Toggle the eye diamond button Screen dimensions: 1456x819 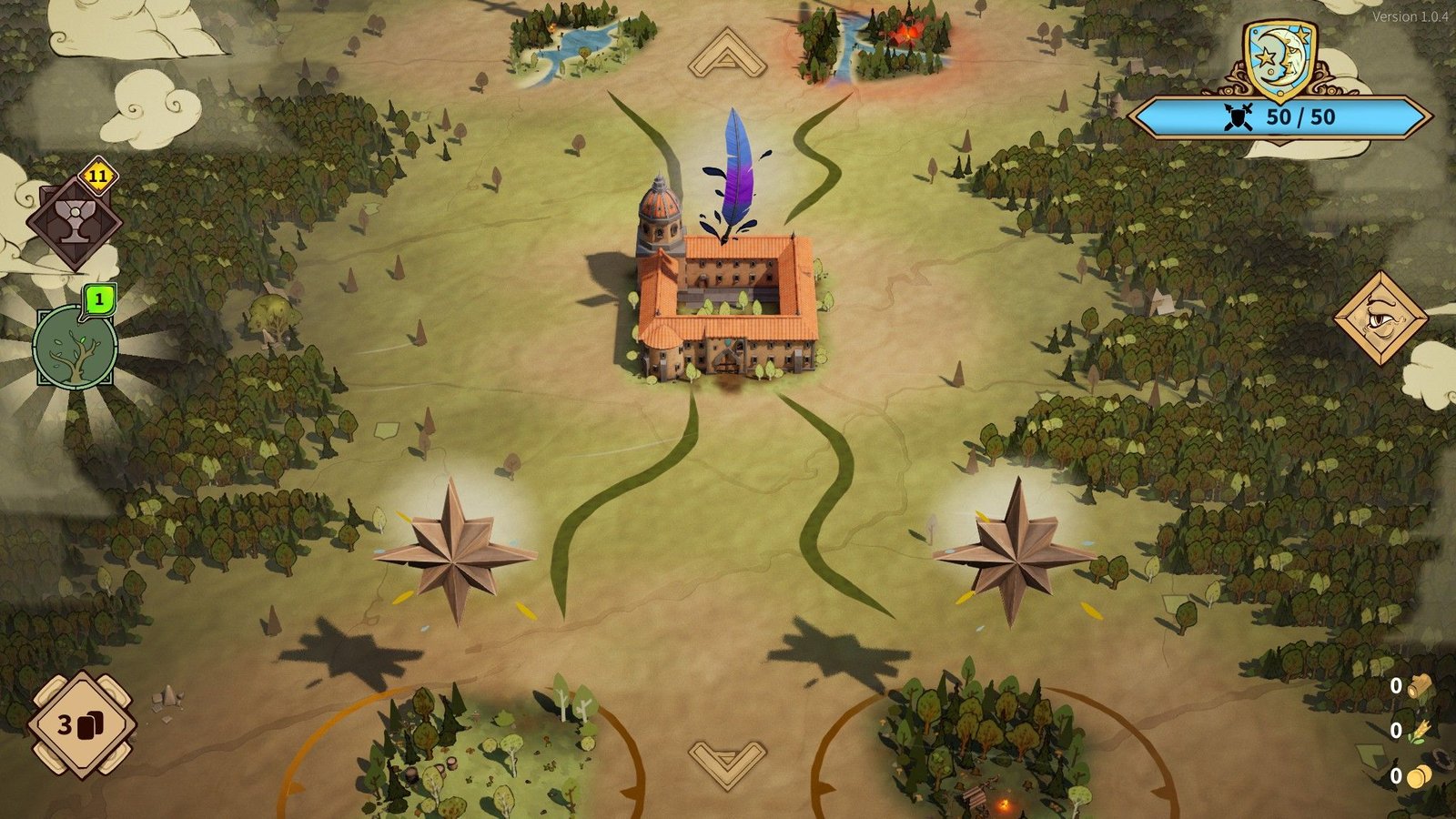tap(1380, 318)
